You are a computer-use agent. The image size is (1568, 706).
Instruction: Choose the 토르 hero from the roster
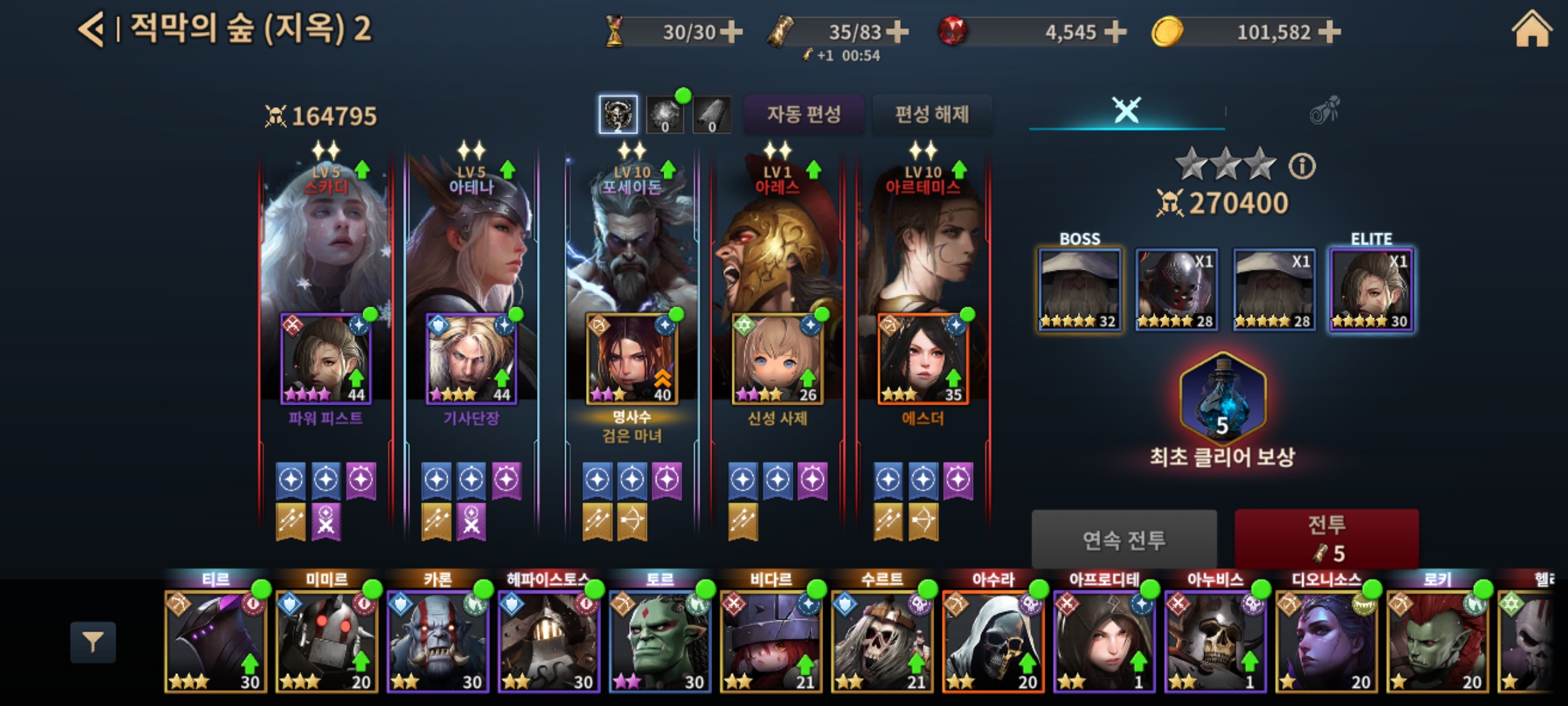pos(660,641)
